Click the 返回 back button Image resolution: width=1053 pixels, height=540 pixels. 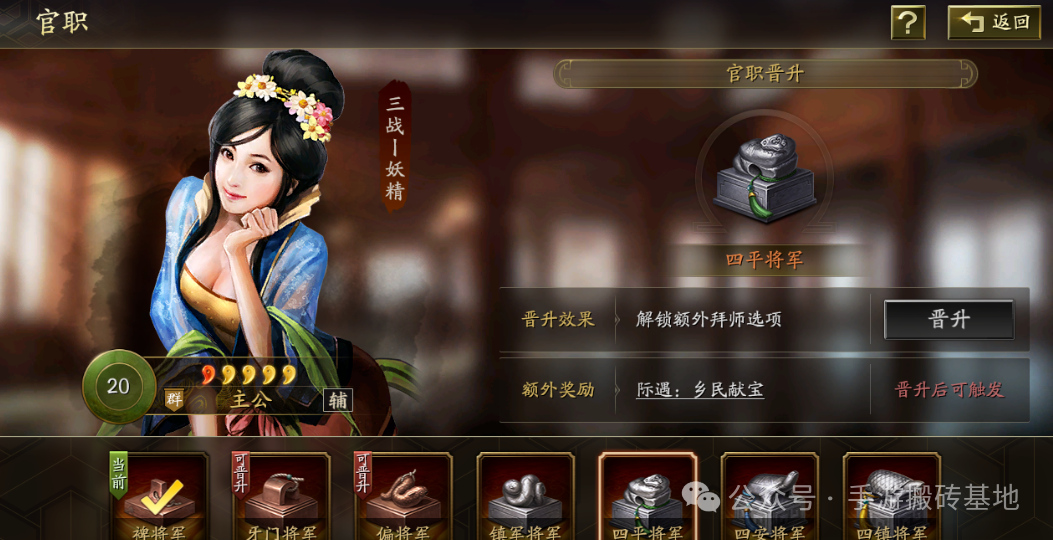click(x=994, y=22)
